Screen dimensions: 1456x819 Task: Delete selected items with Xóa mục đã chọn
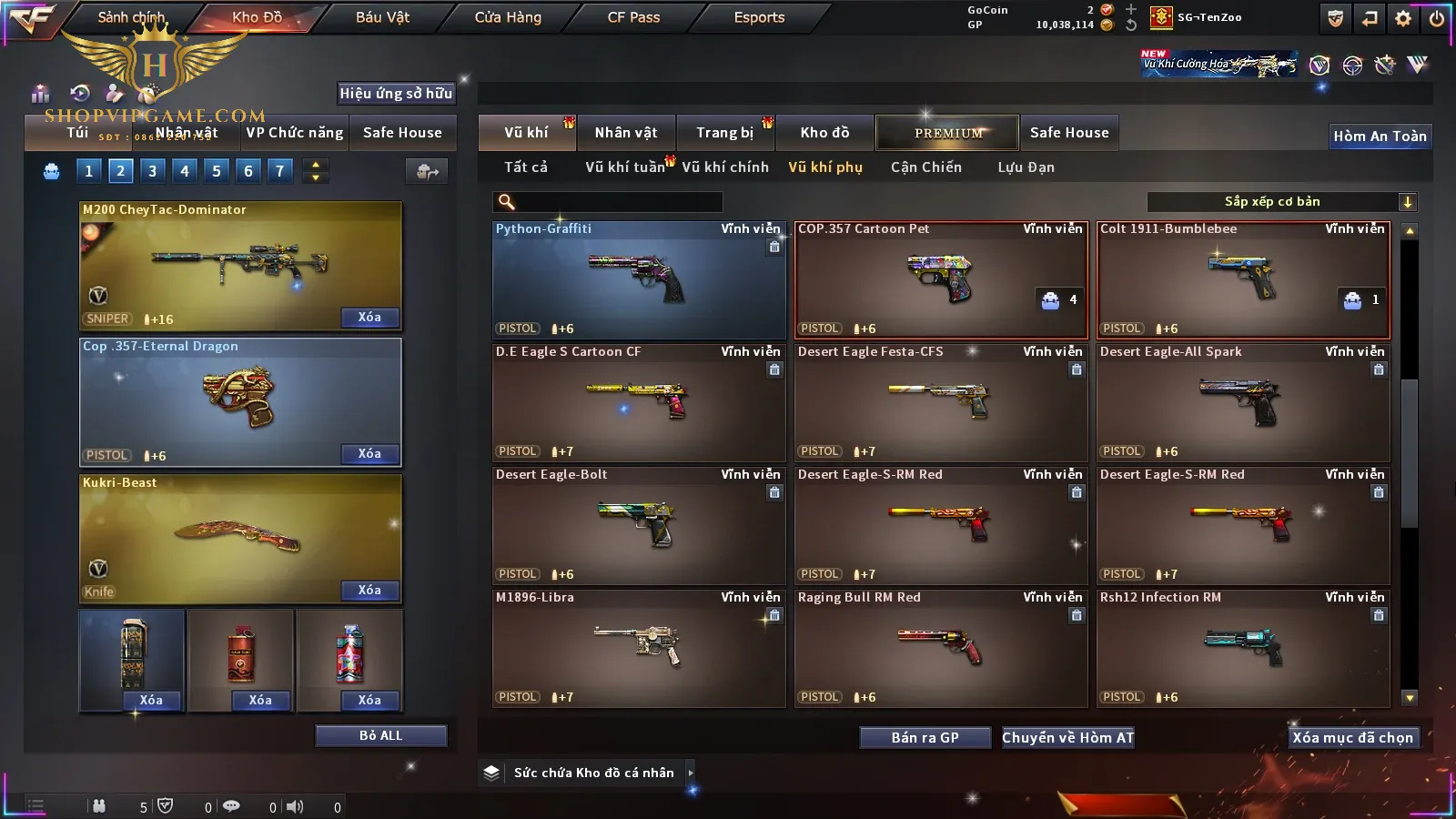click(x=1352, y=738)
